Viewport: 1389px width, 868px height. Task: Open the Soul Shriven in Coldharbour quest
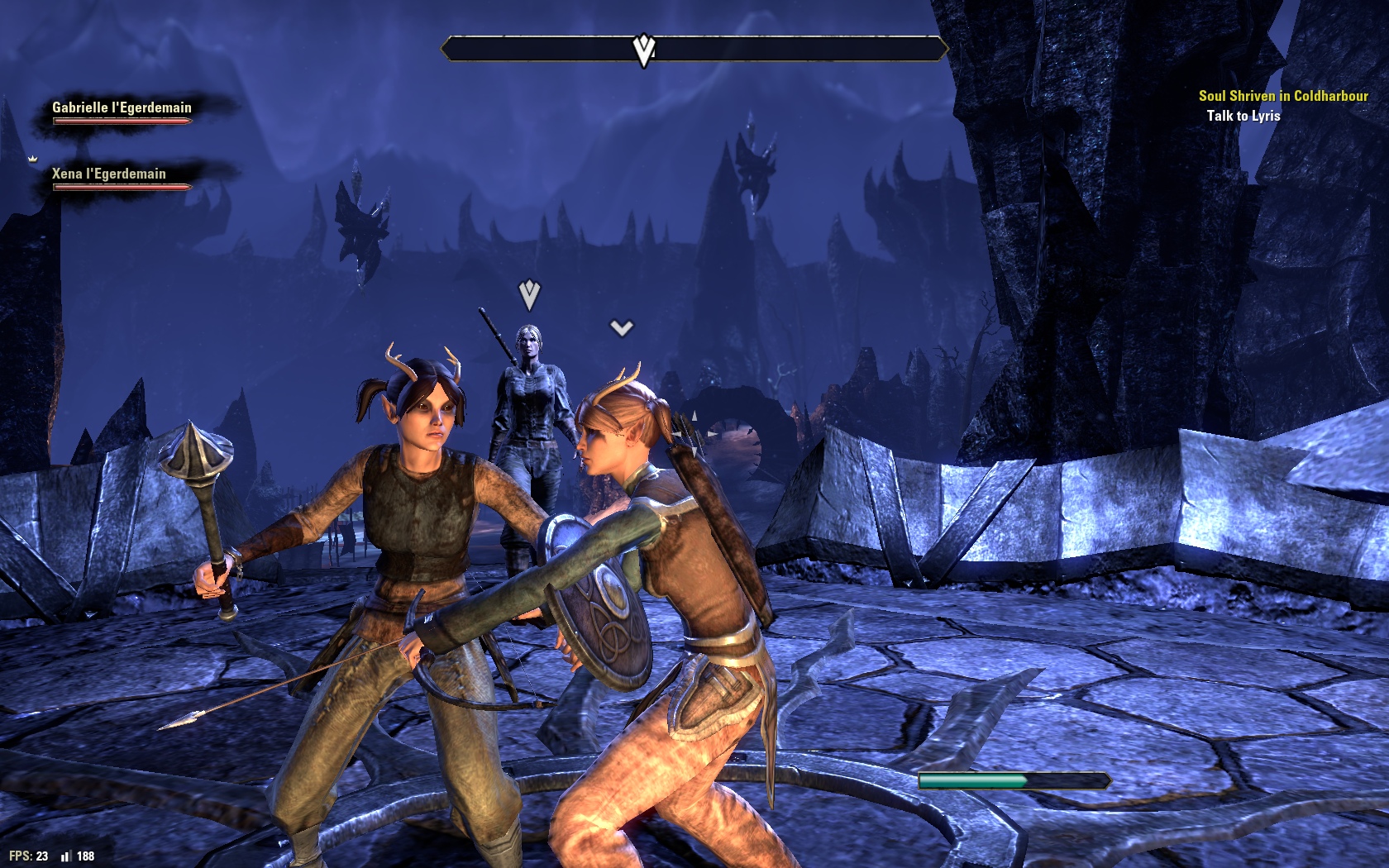[1282, 96]
